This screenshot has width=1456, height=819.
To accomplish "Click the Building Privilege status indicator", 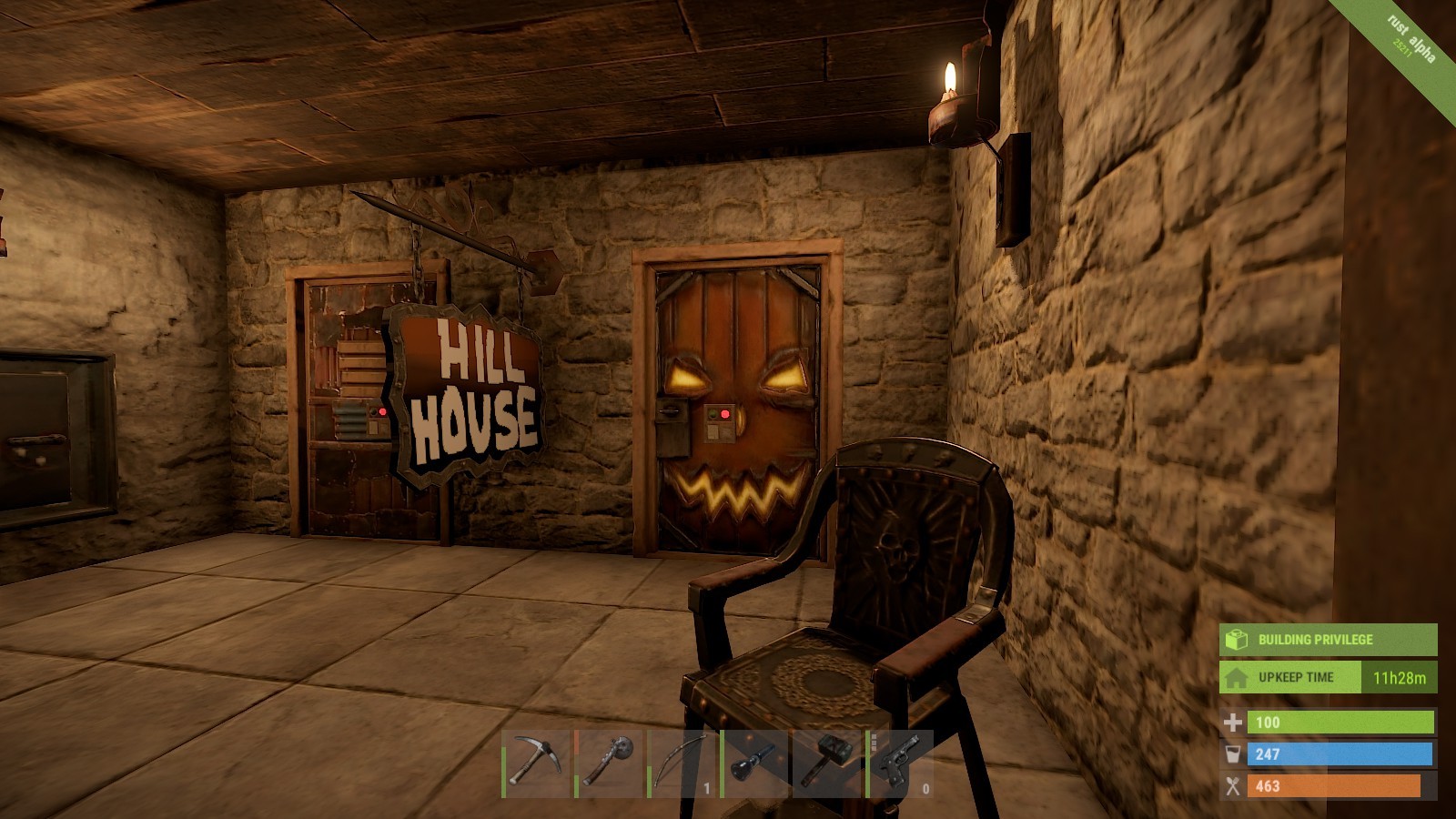I will (x=1328, y=640).
